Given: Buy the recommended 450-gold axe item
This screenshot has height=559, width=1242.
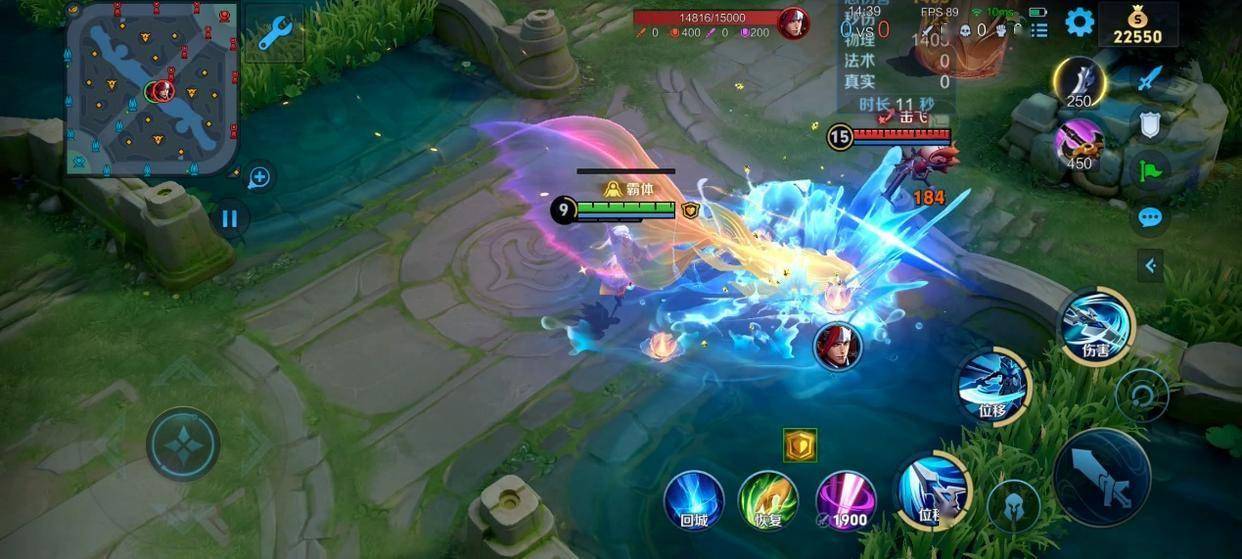Looking at the screenshot, I should [x=1079, y=145].
